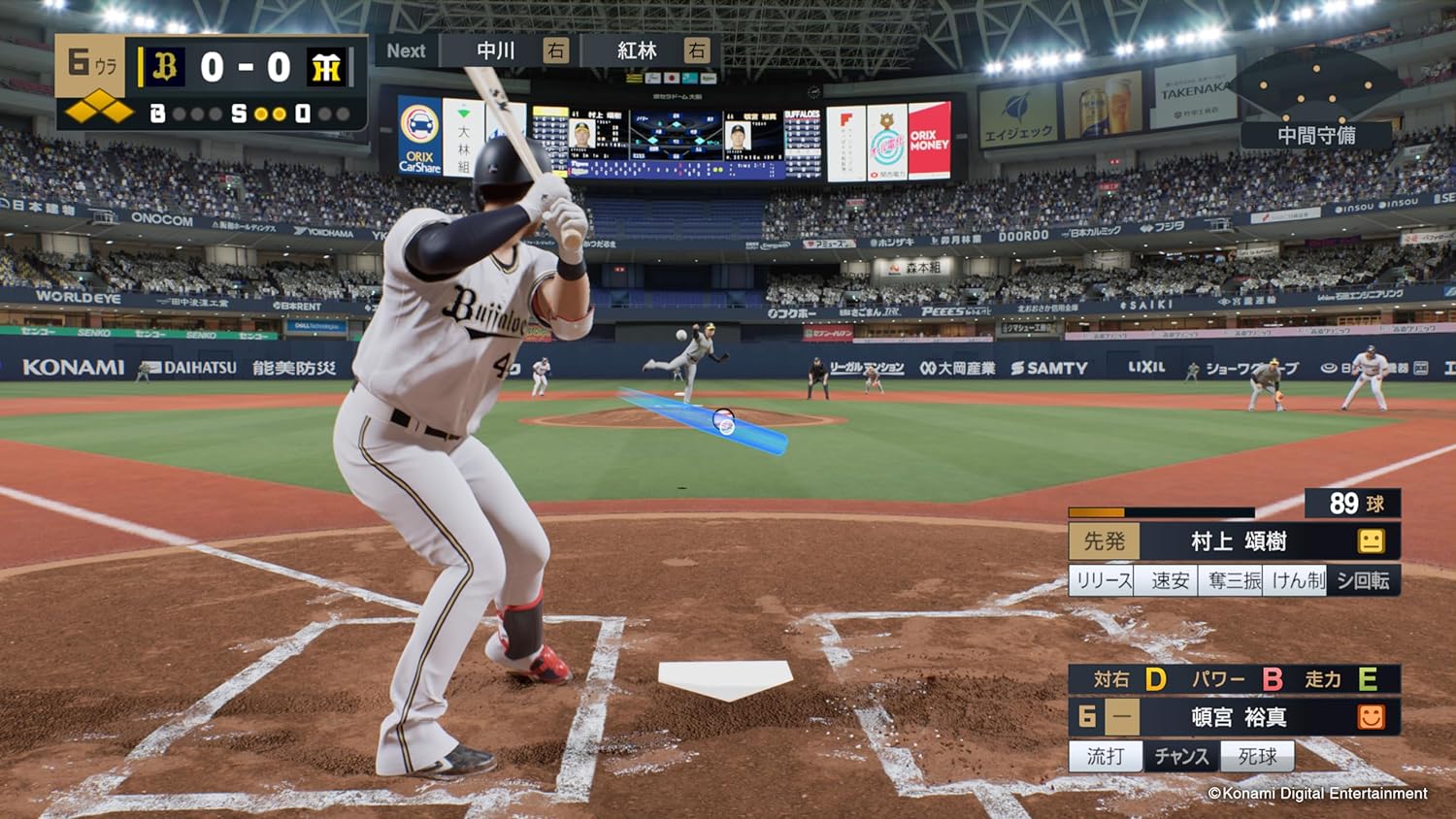
Task: Select the 先発 starter tab
Action: (x=1105, y=541)
